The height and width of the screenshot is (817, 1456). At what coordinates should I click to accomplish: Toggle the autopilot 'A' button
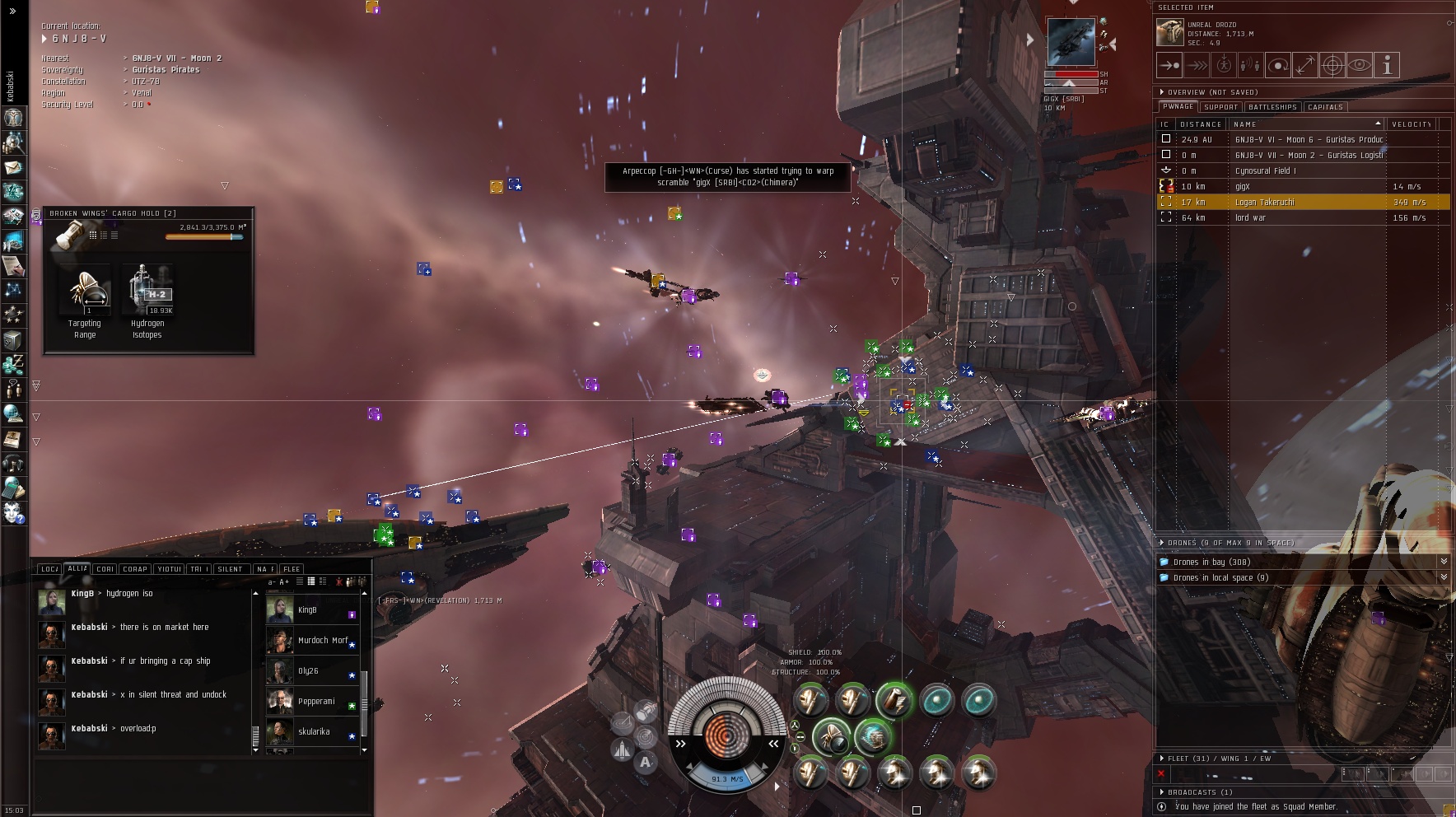pos(646,762)
